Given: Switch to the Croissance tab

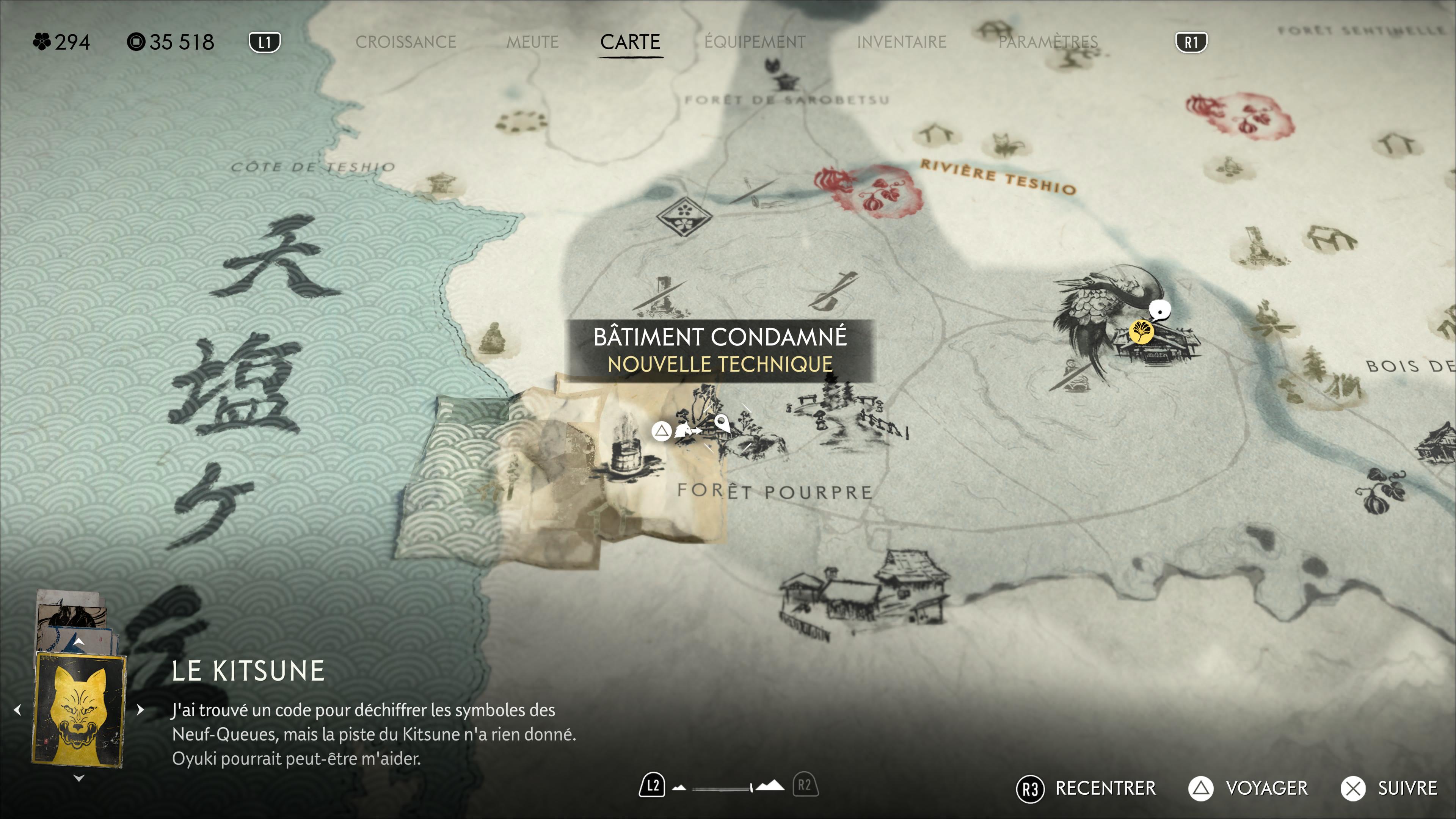Looking at the screenshot, I should (x=405, y=42).
